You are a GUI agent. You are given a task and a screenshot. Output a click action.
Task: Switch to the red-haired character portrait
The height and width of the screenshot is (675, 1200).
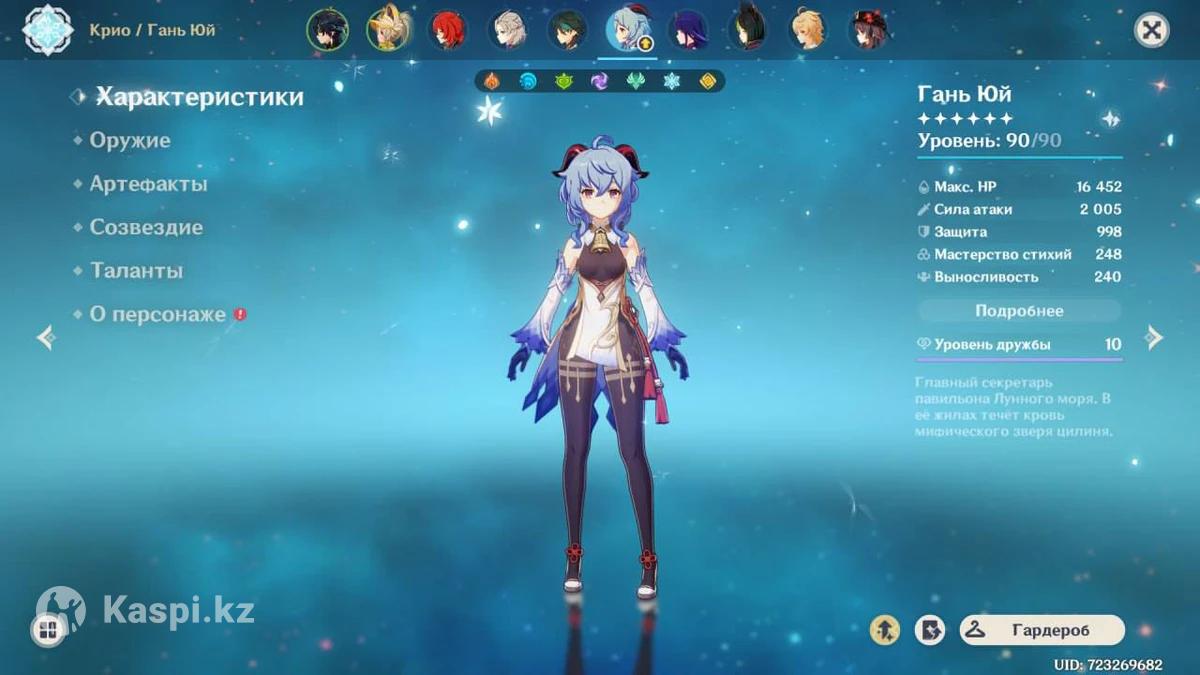click(x=447, y=30)
